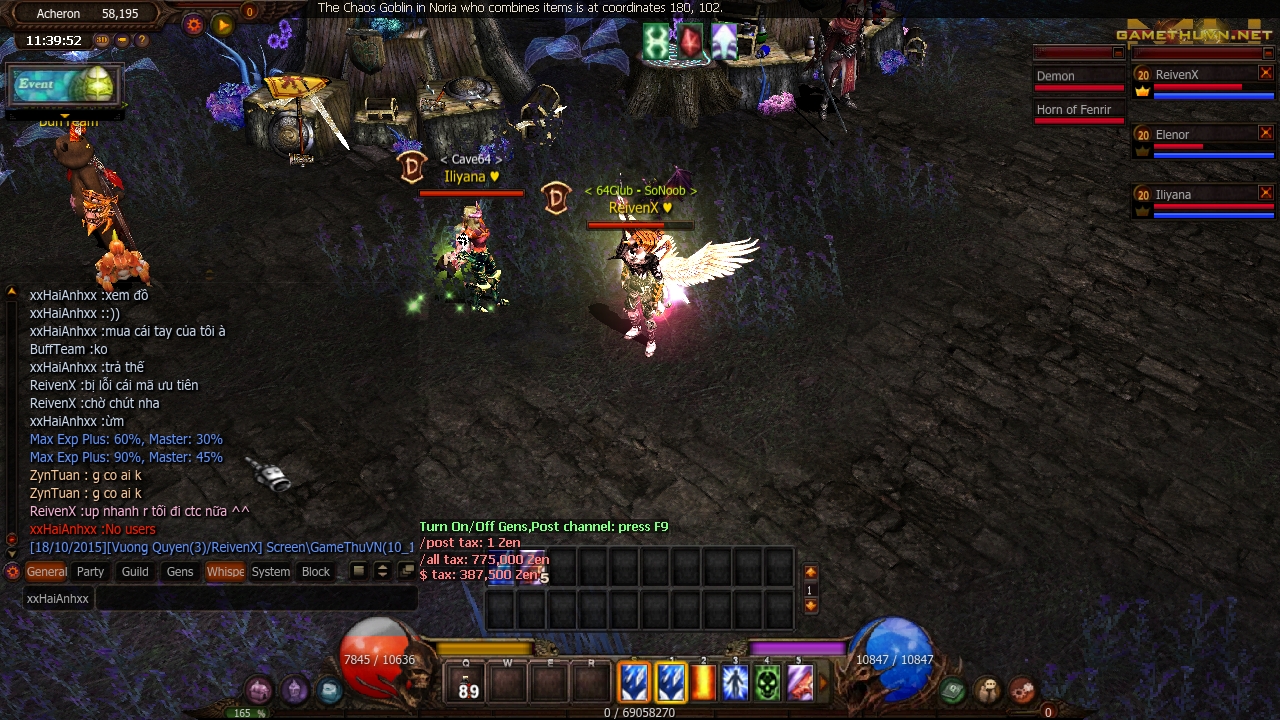This screenshot has height=720, width=1280.
Task: Open the inventory chest icon bottom left
Action: [x=258, y=691]
